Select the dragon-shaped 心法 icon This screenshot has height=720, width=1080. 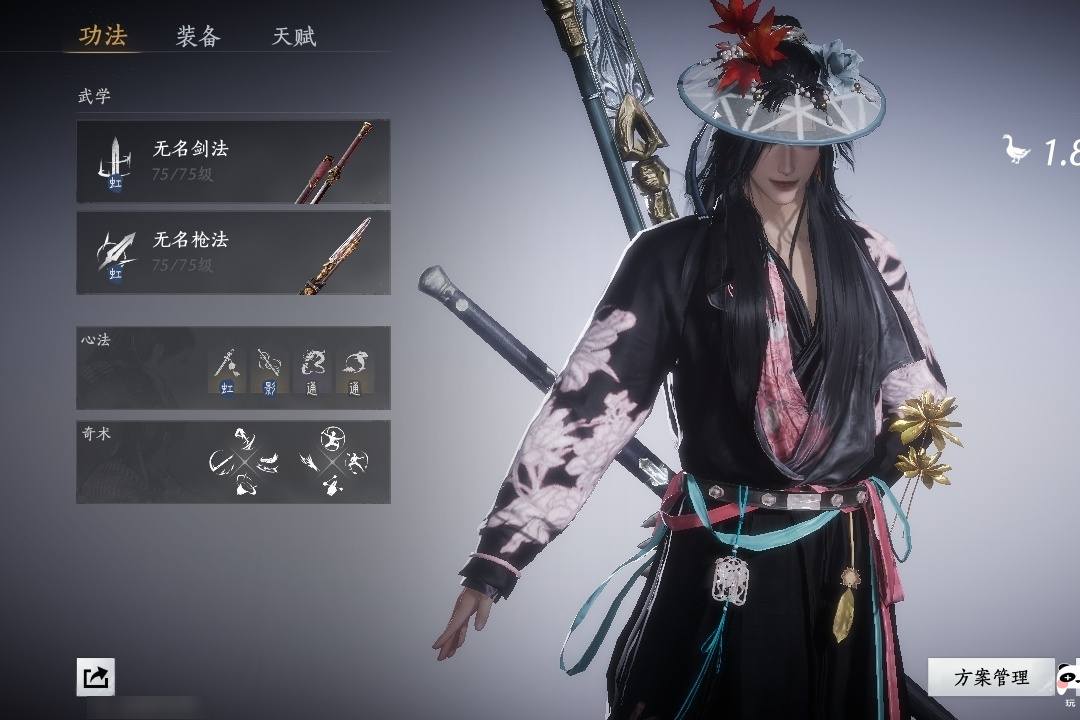(x=312, y=370)
